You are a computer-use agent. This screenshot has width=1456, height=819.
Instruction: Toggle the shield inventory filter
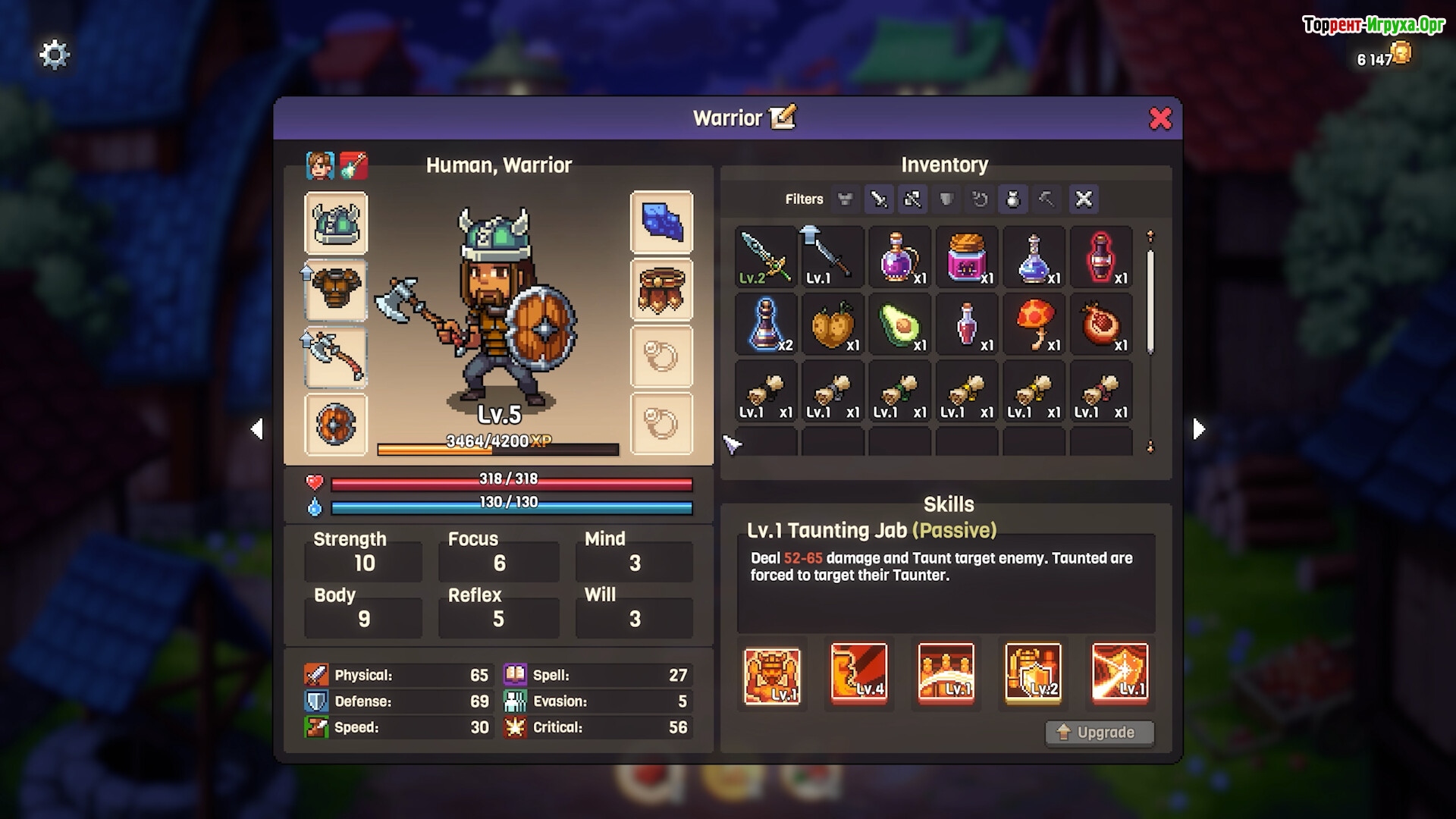coord(946,199)
